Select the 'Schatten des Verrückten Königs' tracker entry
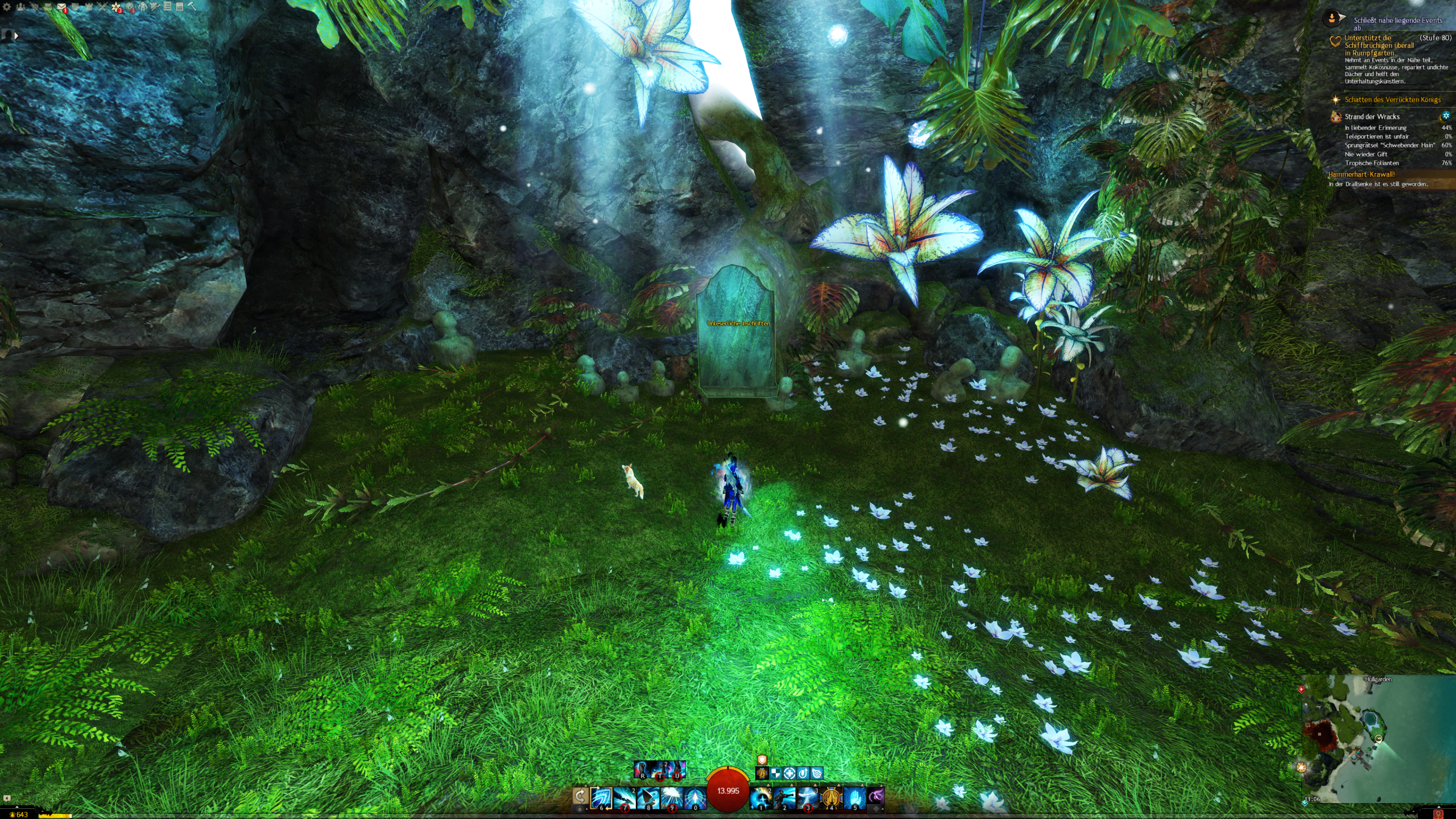This screenshot has height=819, width=1456. [1392, 100]
